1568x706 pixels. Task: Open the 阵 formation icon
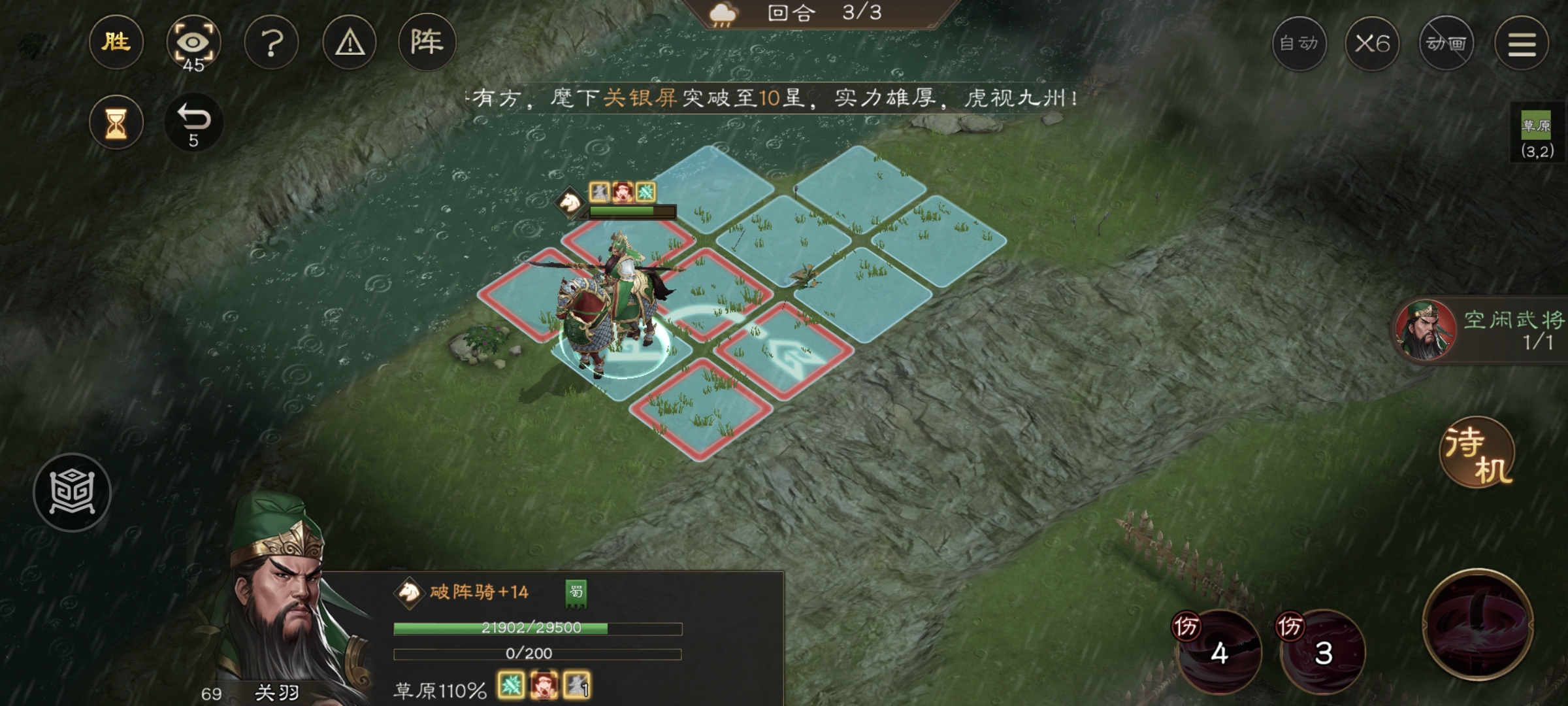tap(426, 42)
